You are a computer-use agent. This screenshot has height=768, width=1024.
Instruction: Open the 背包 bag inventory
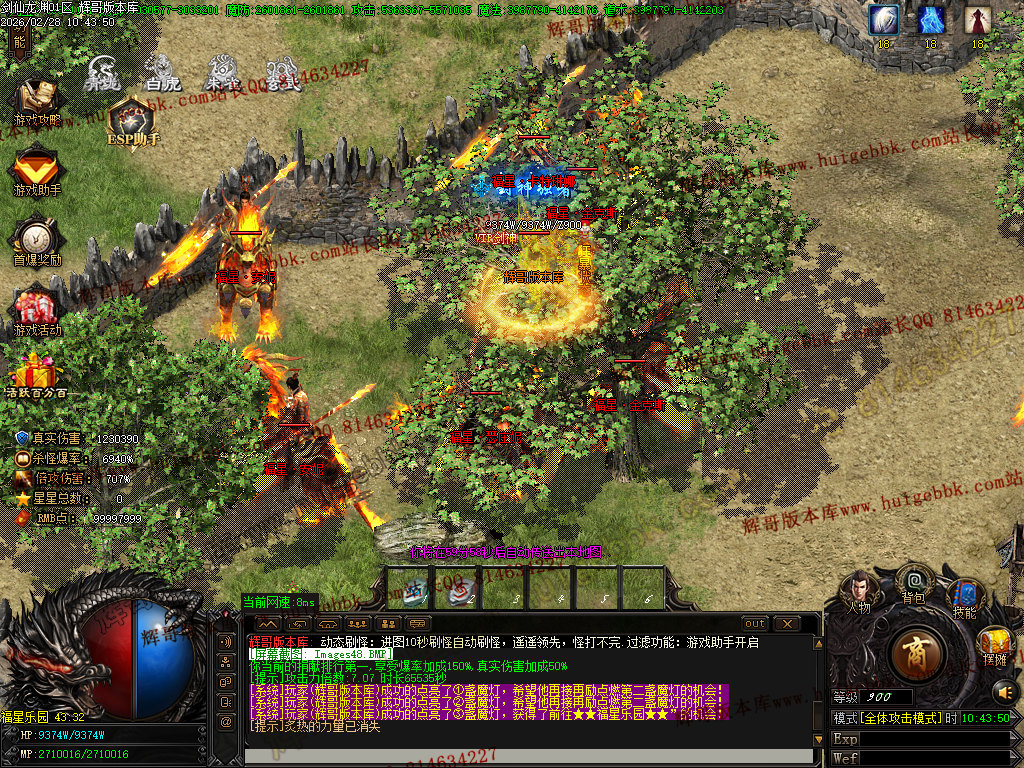click(x=912, y=582)
